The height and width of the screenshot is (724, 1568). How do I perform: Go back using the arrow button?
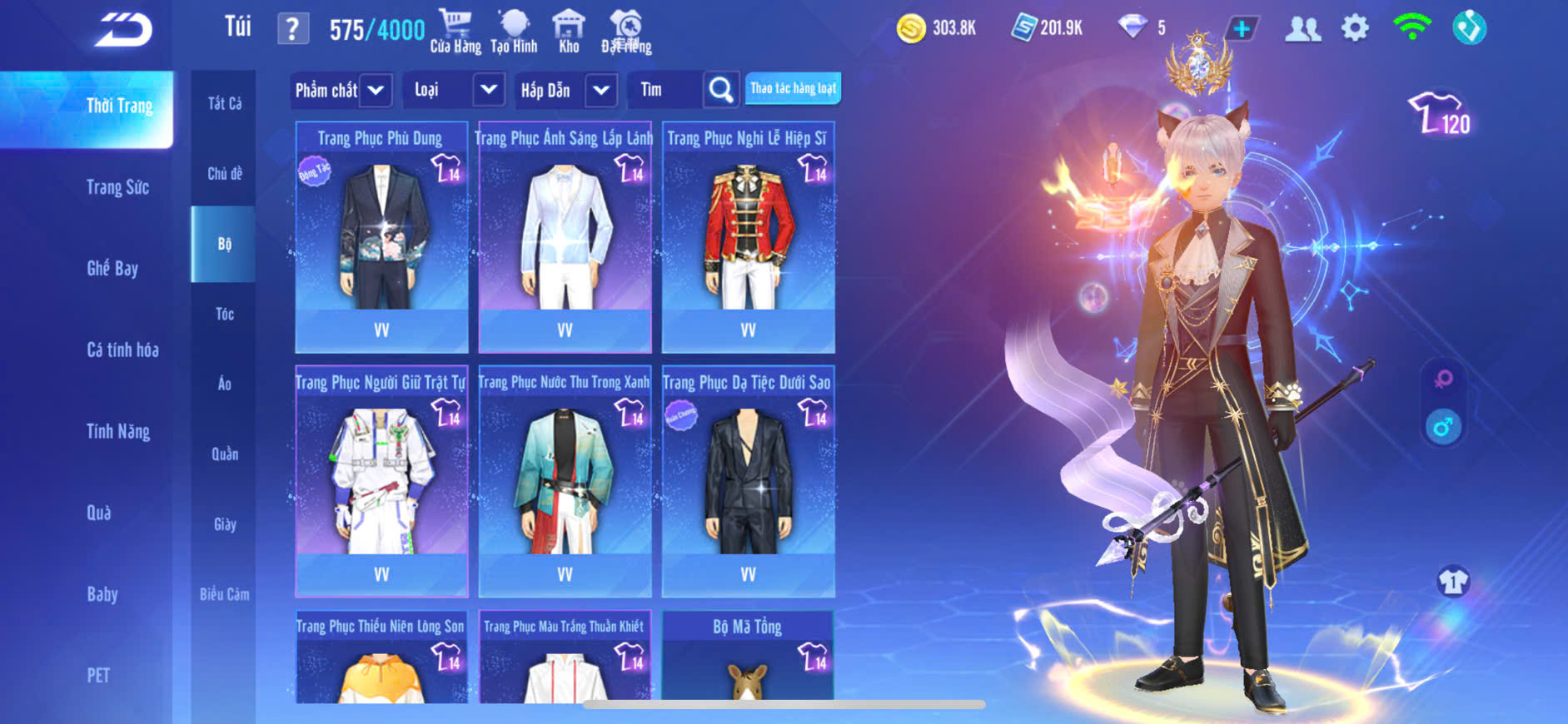coord(123,31)
